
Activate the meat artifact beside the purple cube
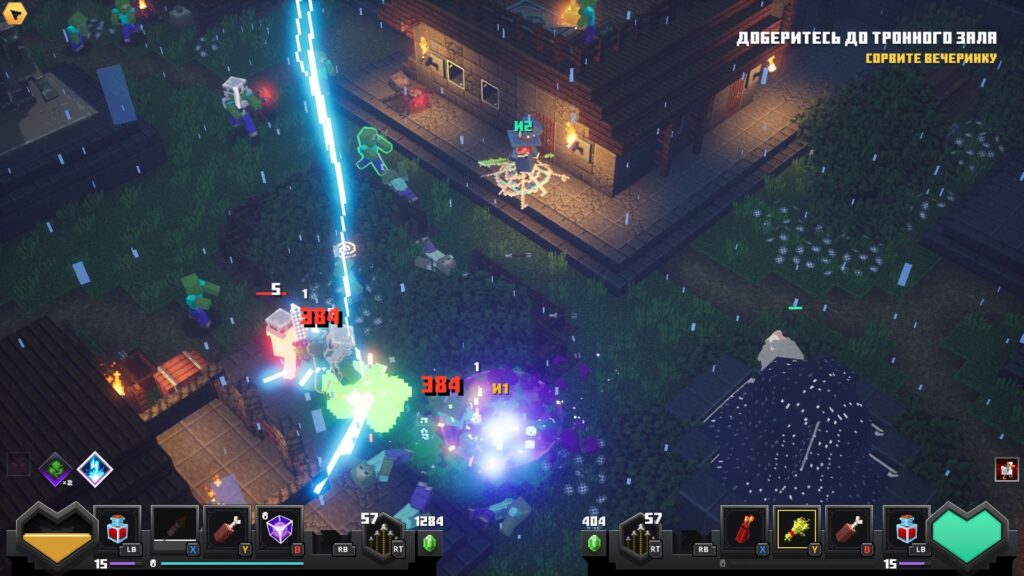pos(227,527)
